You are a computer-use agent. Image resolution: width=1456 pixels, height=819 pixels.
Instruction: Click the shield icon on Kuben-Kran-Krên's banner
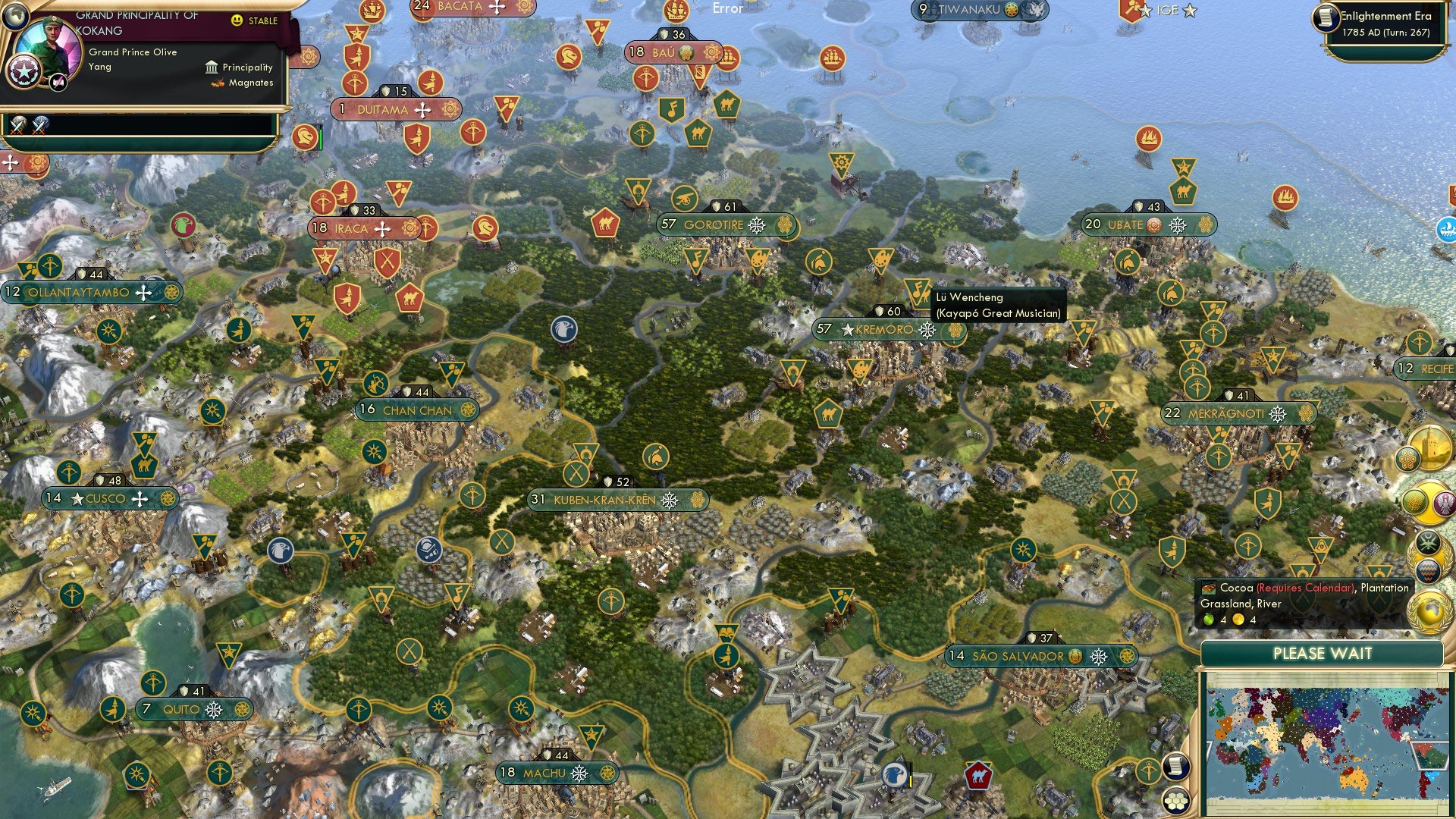click(609, 480)
